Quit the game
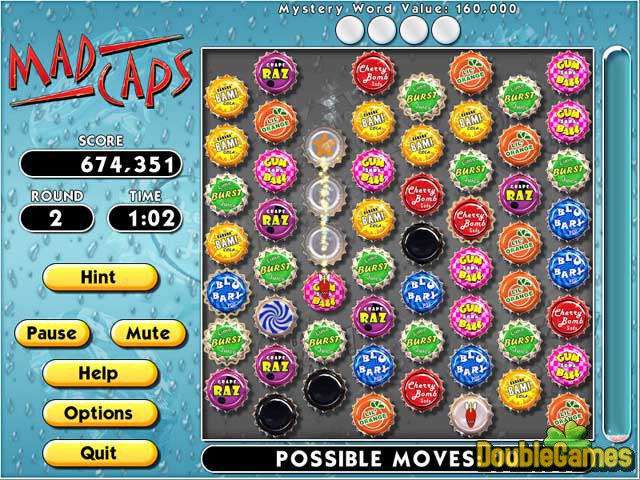The image size is (640, 480). [x=99, y=453]
